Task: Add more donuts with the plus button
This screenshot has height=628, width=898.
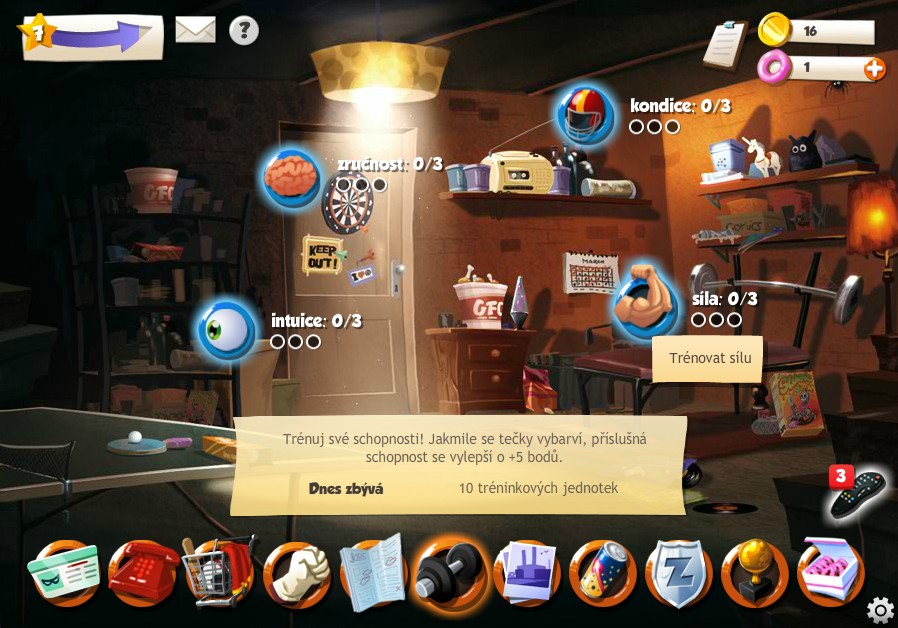Action: (x=874, y=68)
